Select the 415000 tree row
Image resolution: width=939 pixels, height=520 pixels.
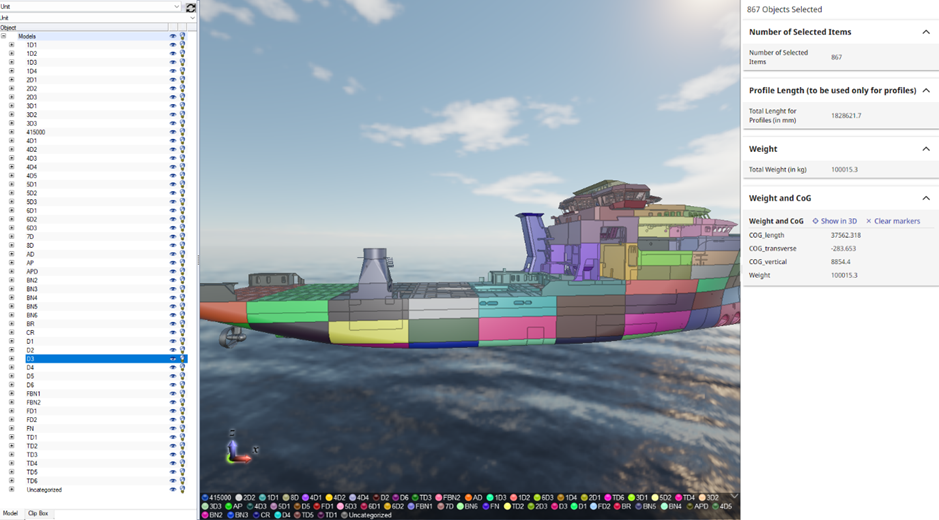pyautogui.click(x=35, y=132)
